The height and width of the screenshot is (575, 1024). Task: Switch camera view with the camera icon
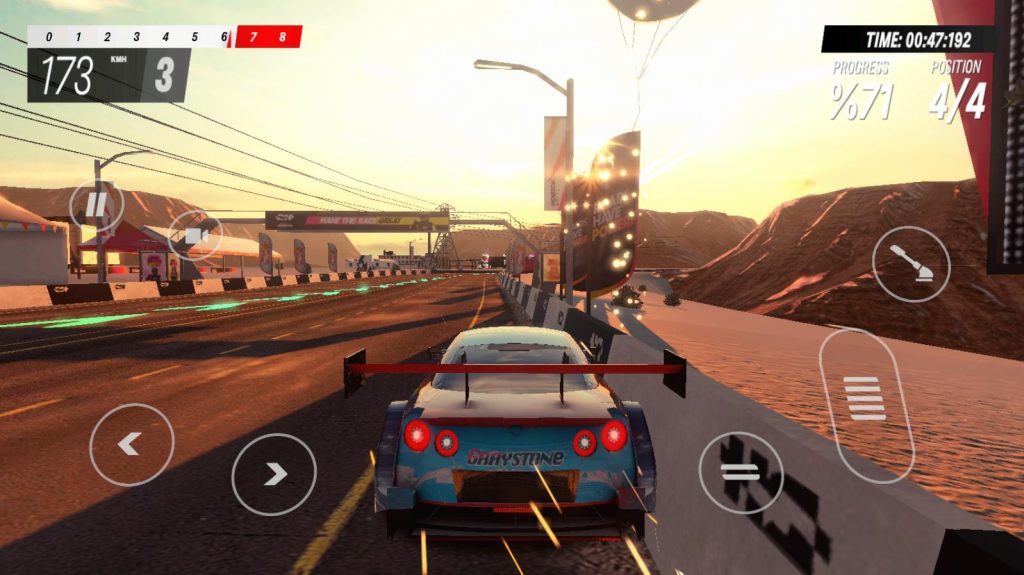(x=195, y=236)
